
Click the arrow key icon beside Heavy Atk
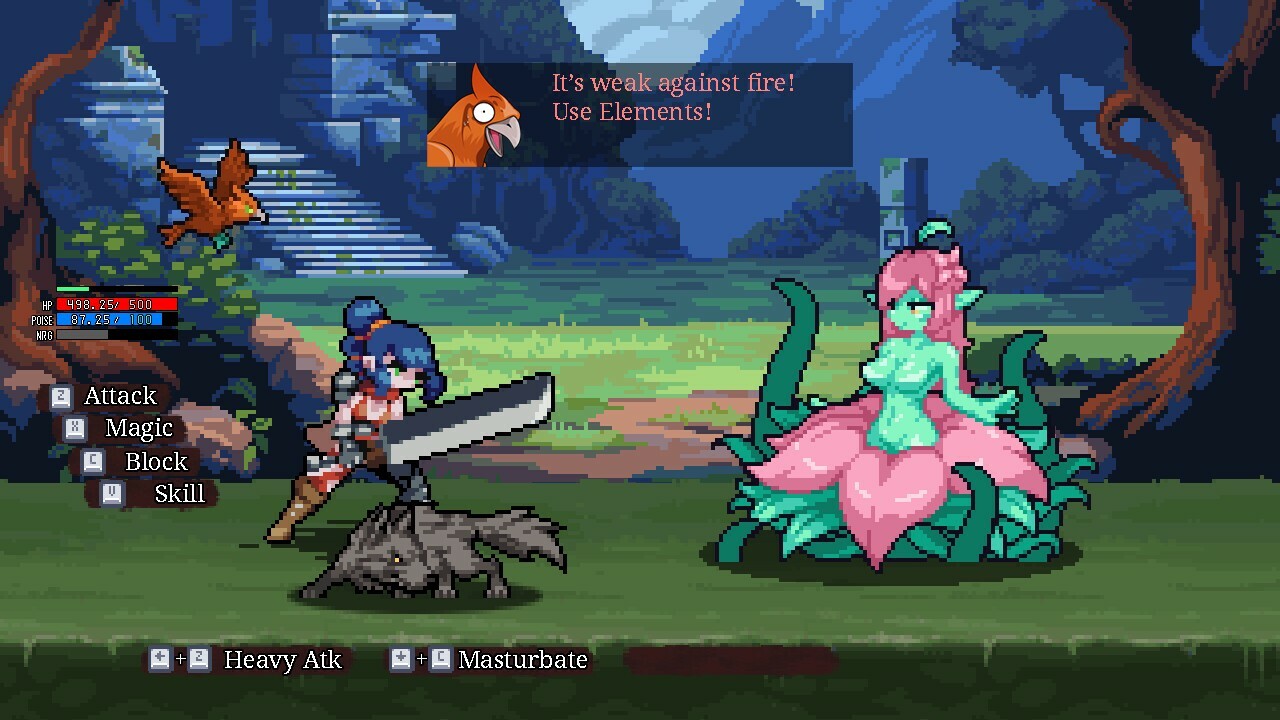tap(159, 660)
